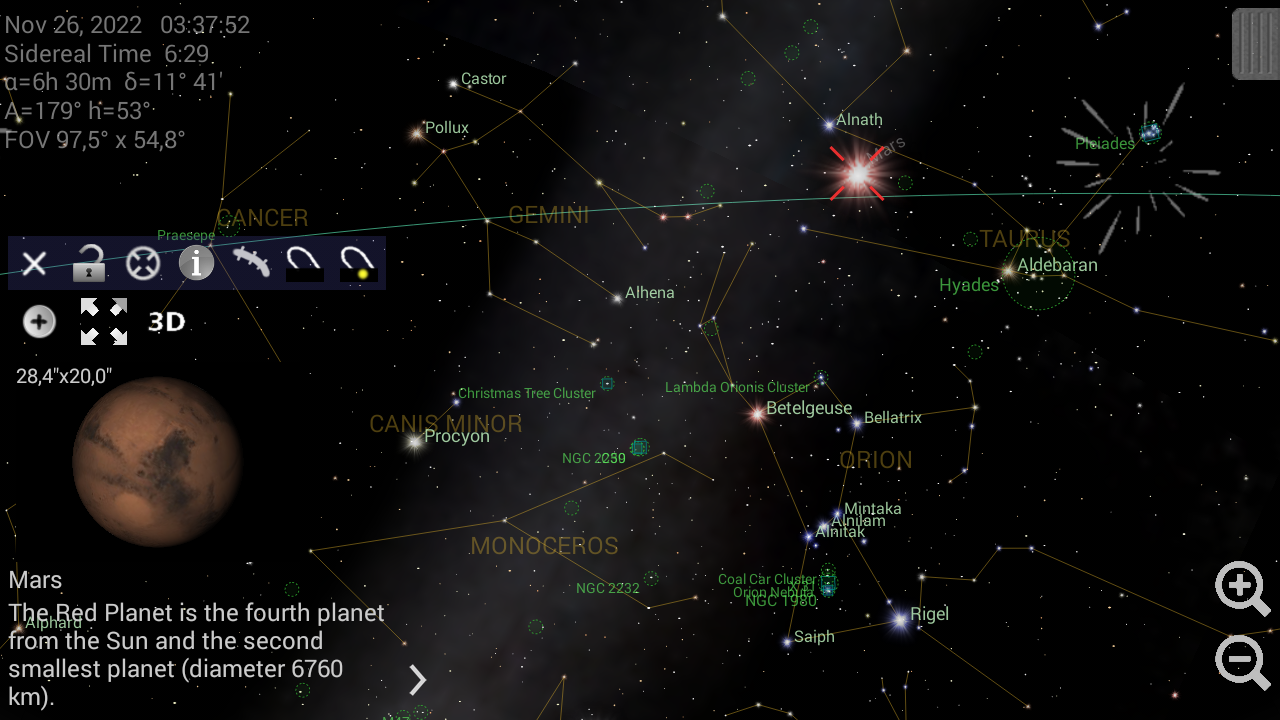Click the salamander-shaped icon in the toolbar
1280x720 pixels.
coord(250,263)
